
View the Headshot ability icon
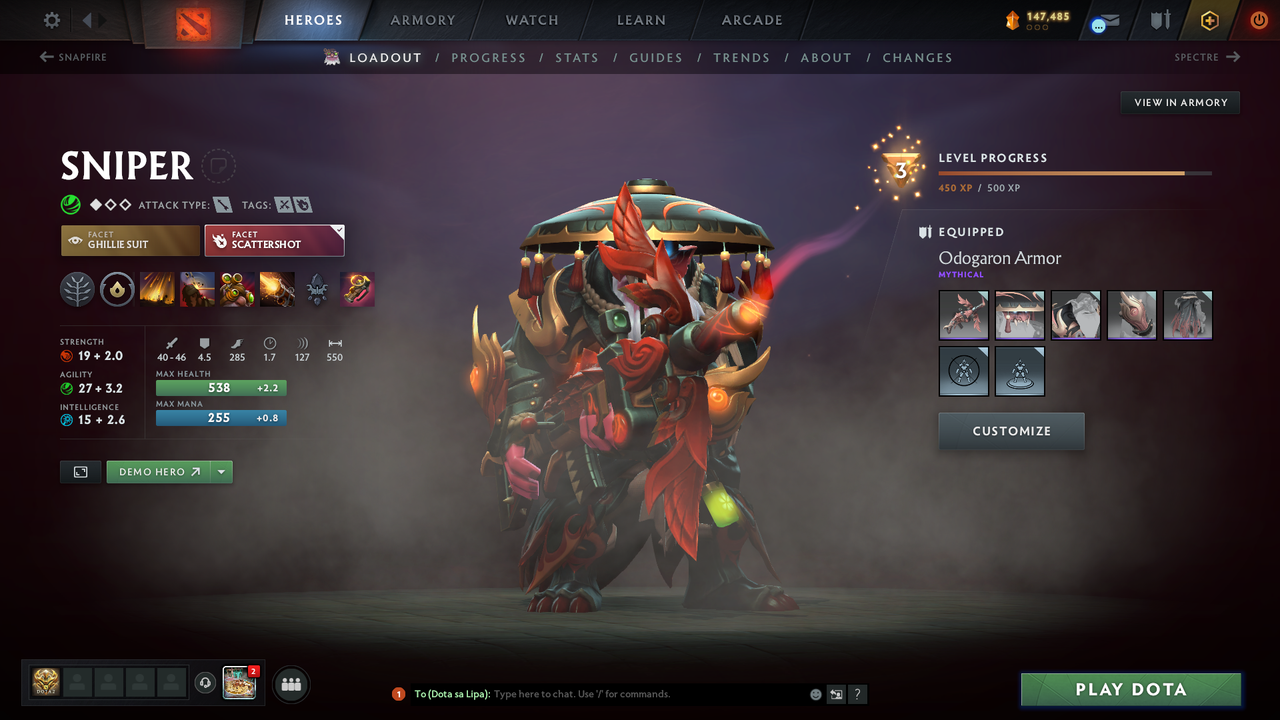197,289
